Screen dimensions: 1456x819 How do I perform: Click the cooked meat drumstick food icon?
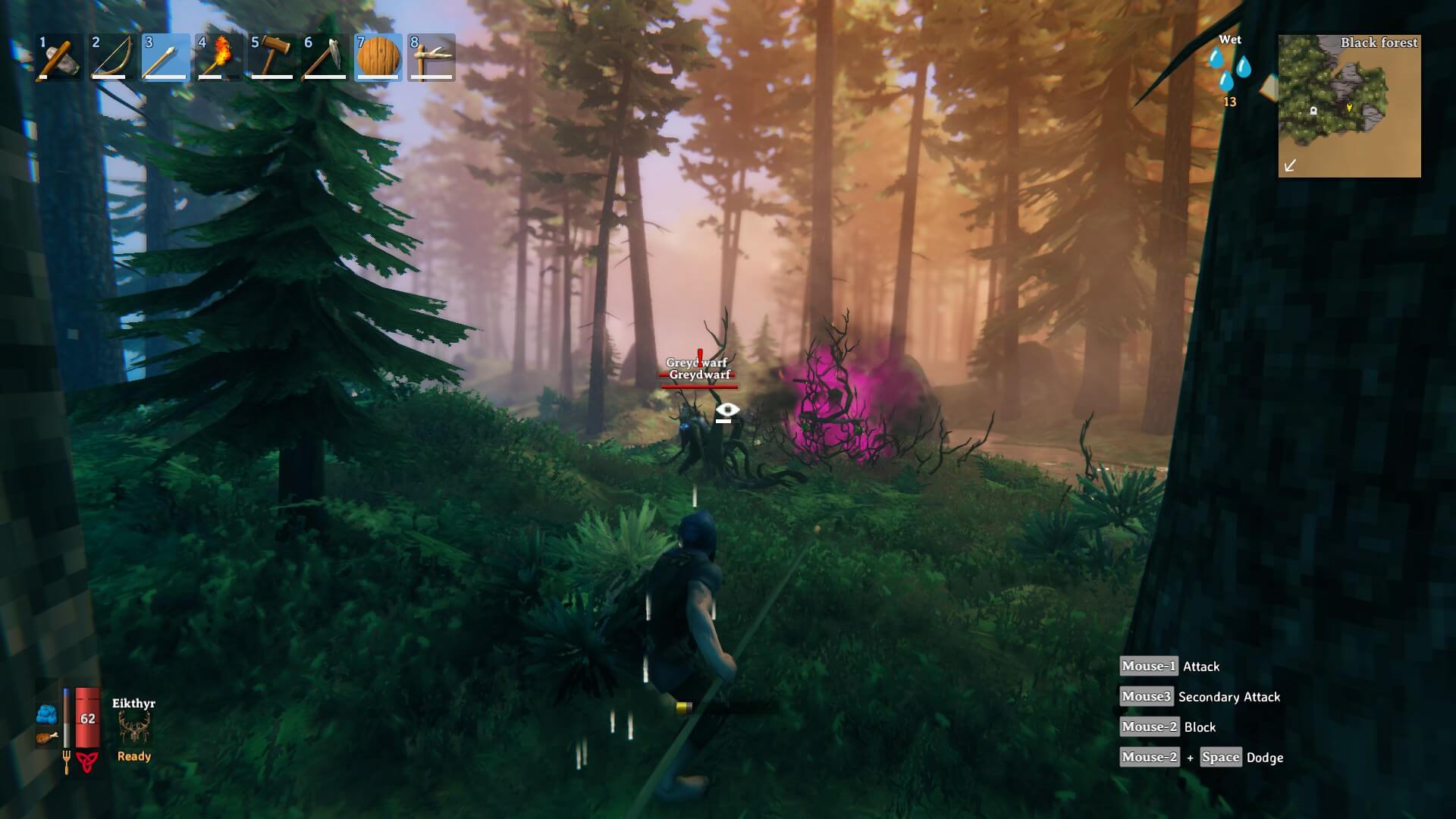pos(46,737)
